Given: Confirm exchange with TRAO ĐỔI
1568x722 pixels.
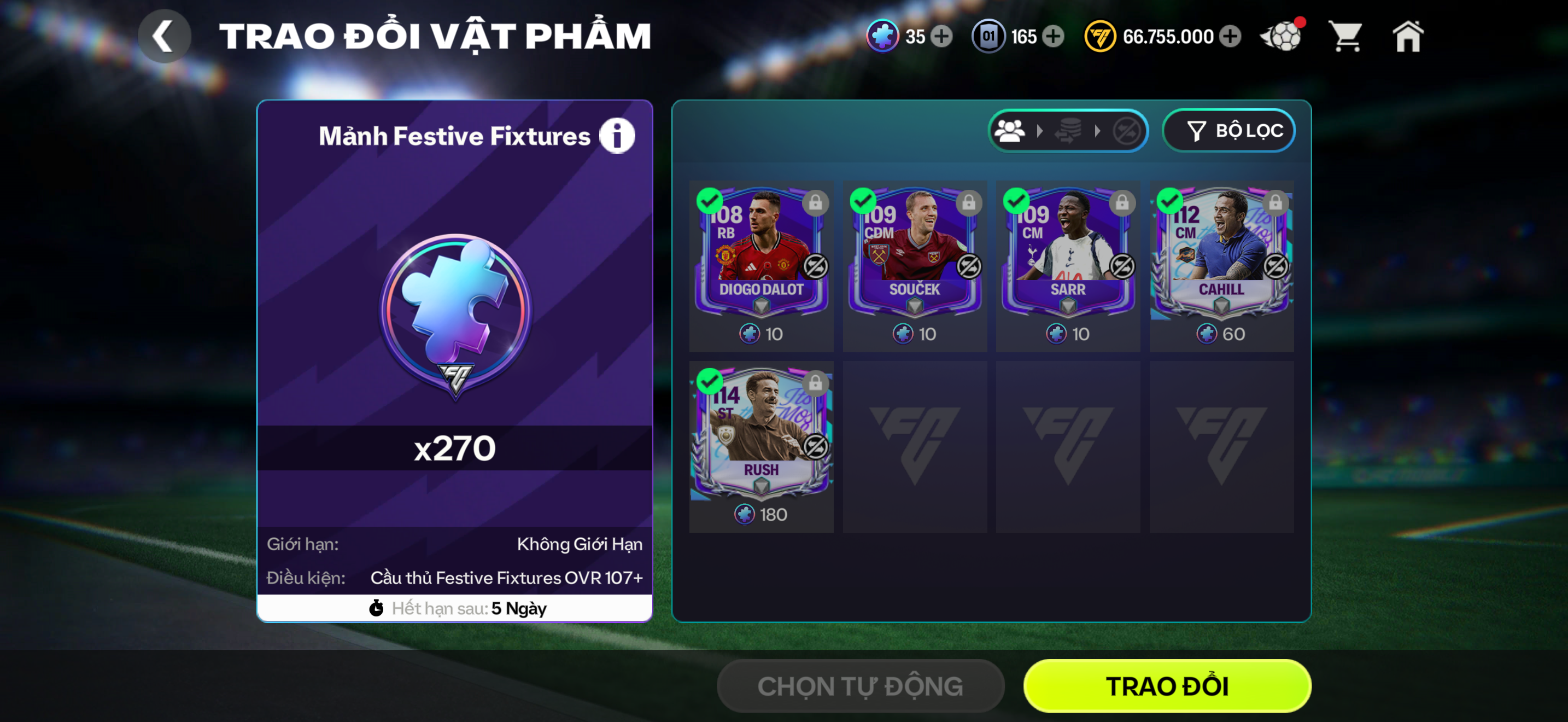Looking at the screenshot, I should tap(1167, 686).
